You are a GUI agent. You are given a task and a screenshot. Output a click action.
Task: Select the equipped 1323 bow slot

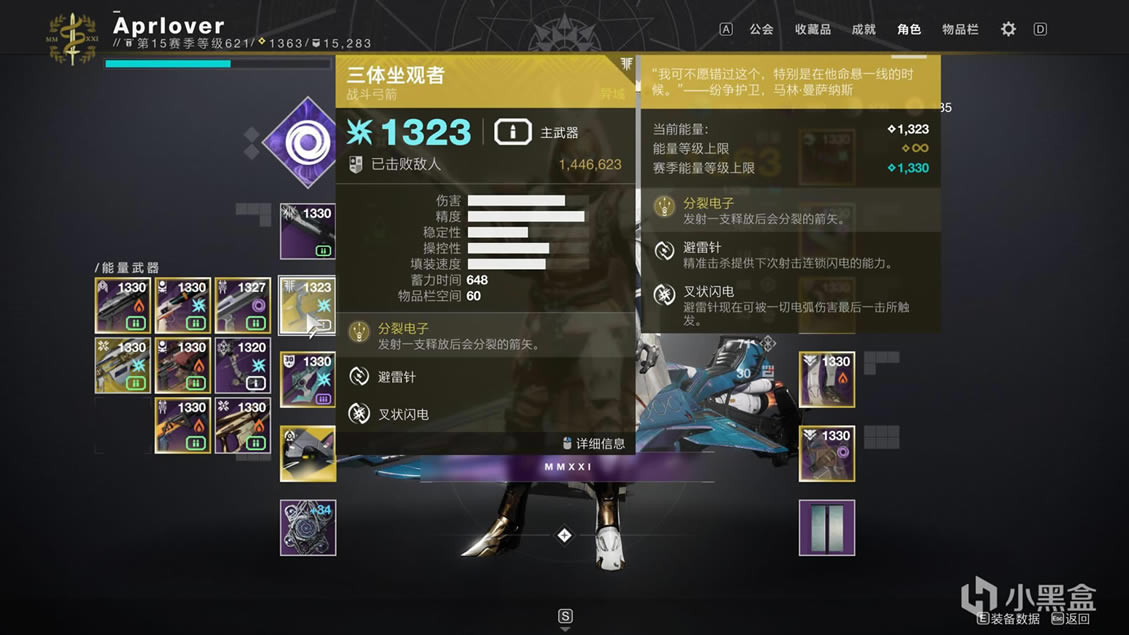pos(307,306)
